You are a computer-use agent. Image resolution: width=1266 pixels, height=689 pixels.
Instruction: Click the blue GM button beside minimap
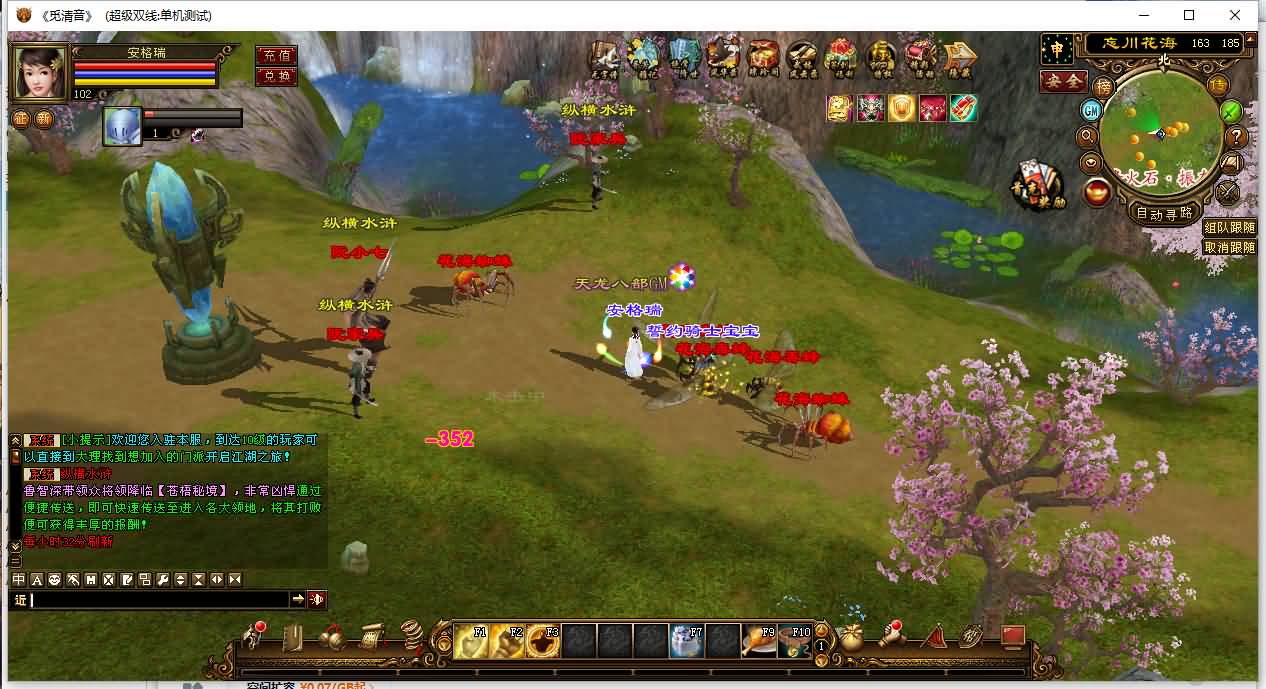[x=1091, y=110]
